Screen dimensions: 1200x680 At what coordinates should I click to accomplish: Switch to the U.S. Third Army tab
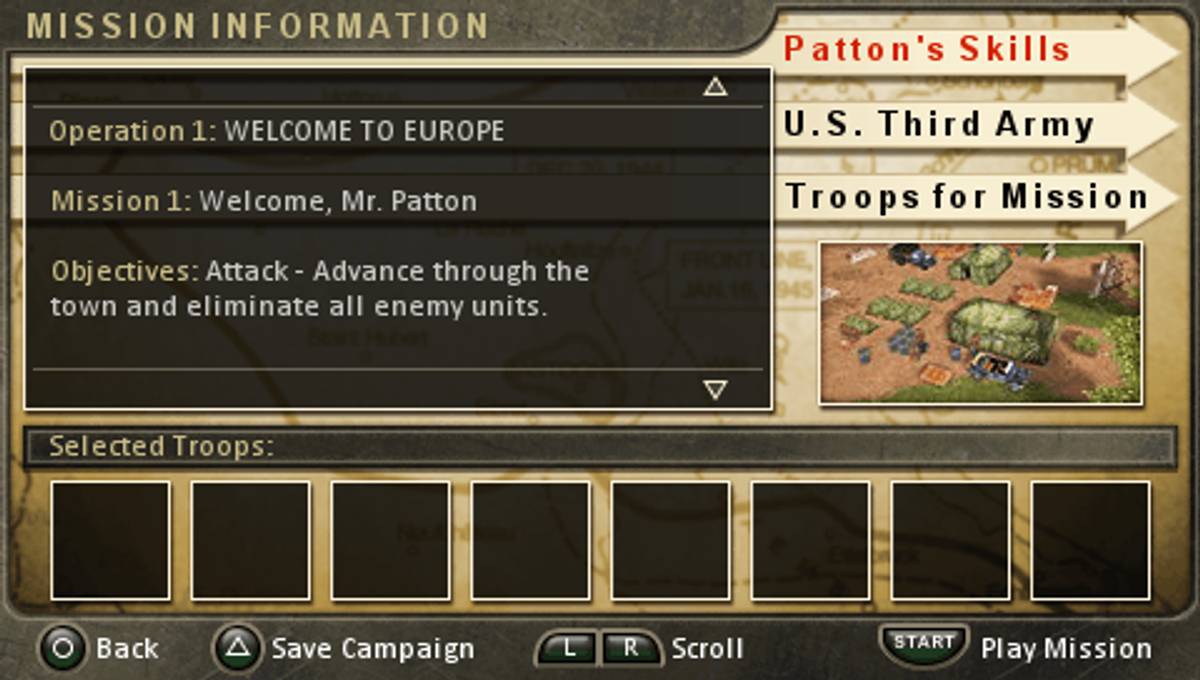938,124
